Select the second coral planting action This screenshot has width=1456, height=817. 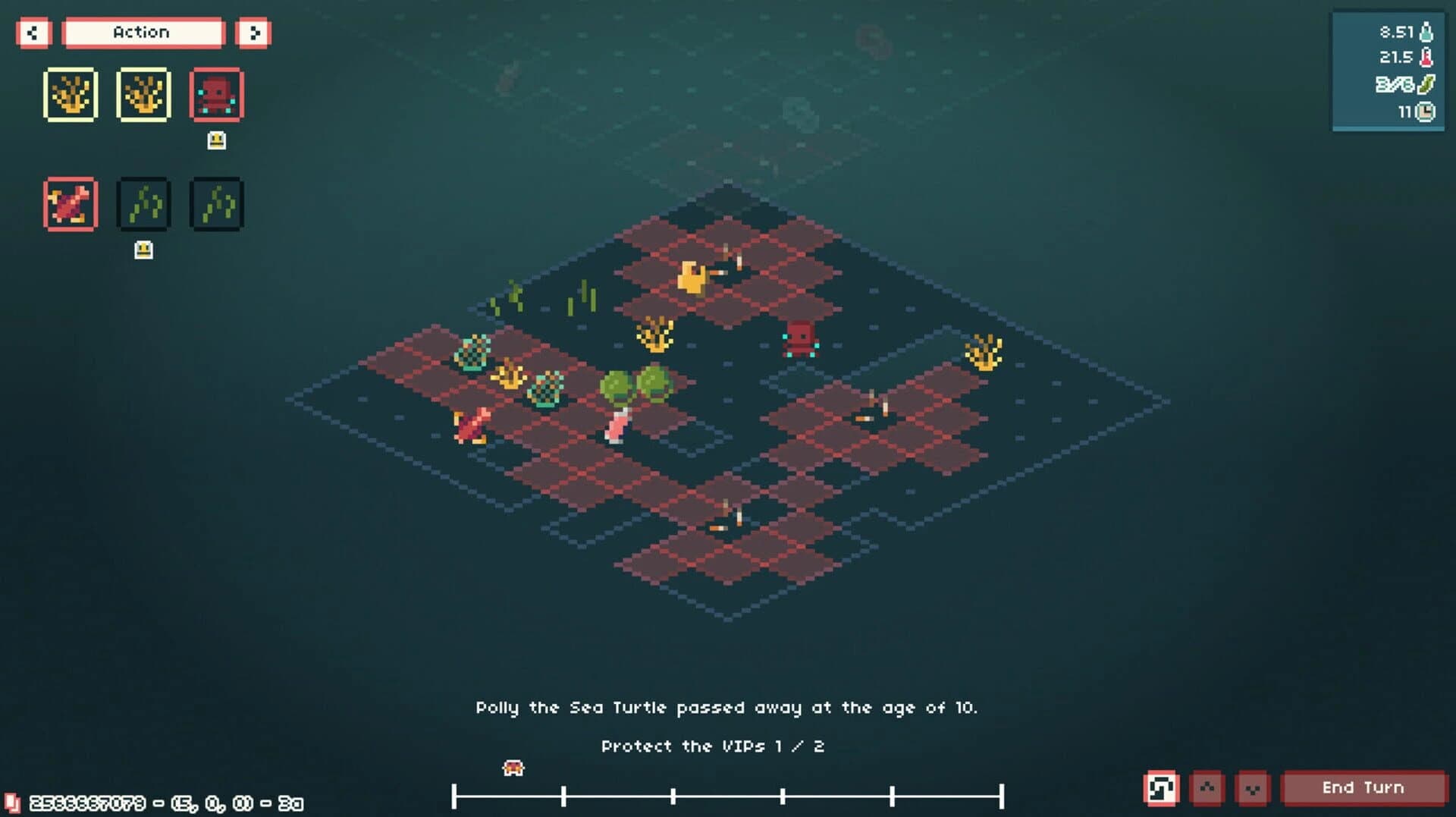click(x=143, y=94)
